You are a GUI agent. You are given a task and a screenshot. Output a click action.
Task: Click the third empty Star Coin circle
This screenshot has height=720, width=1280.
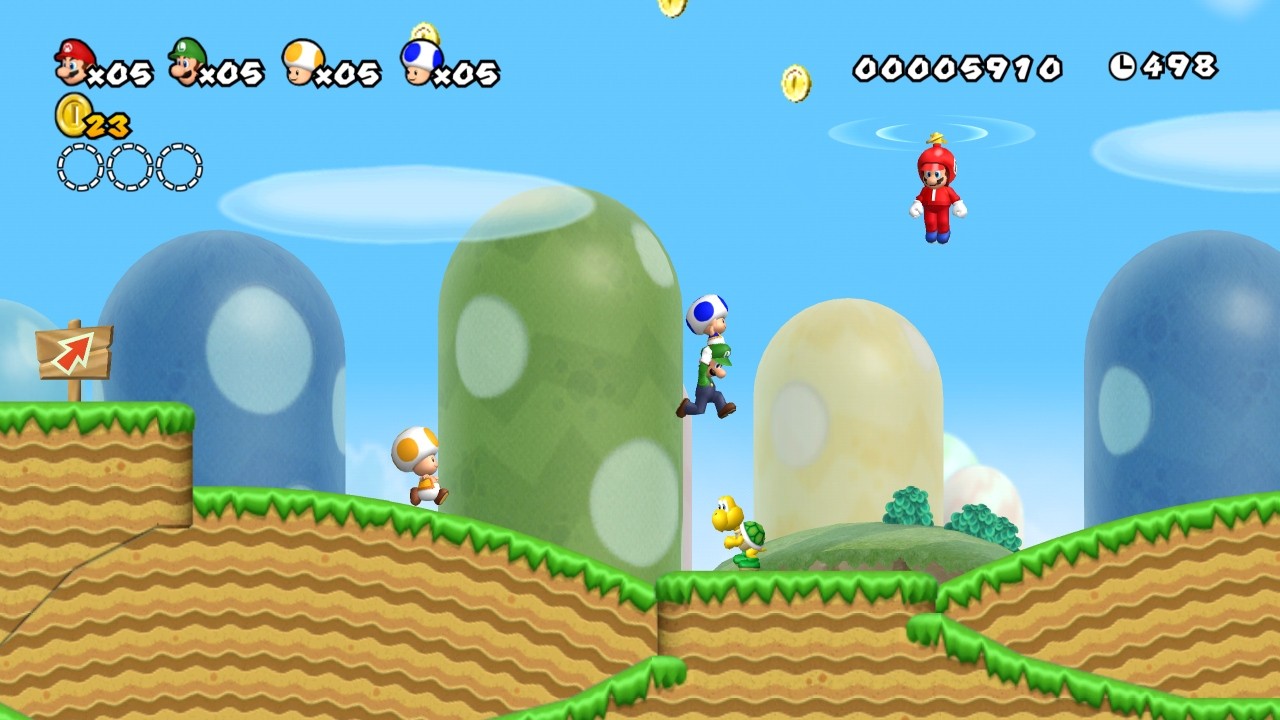pos(180,164)
